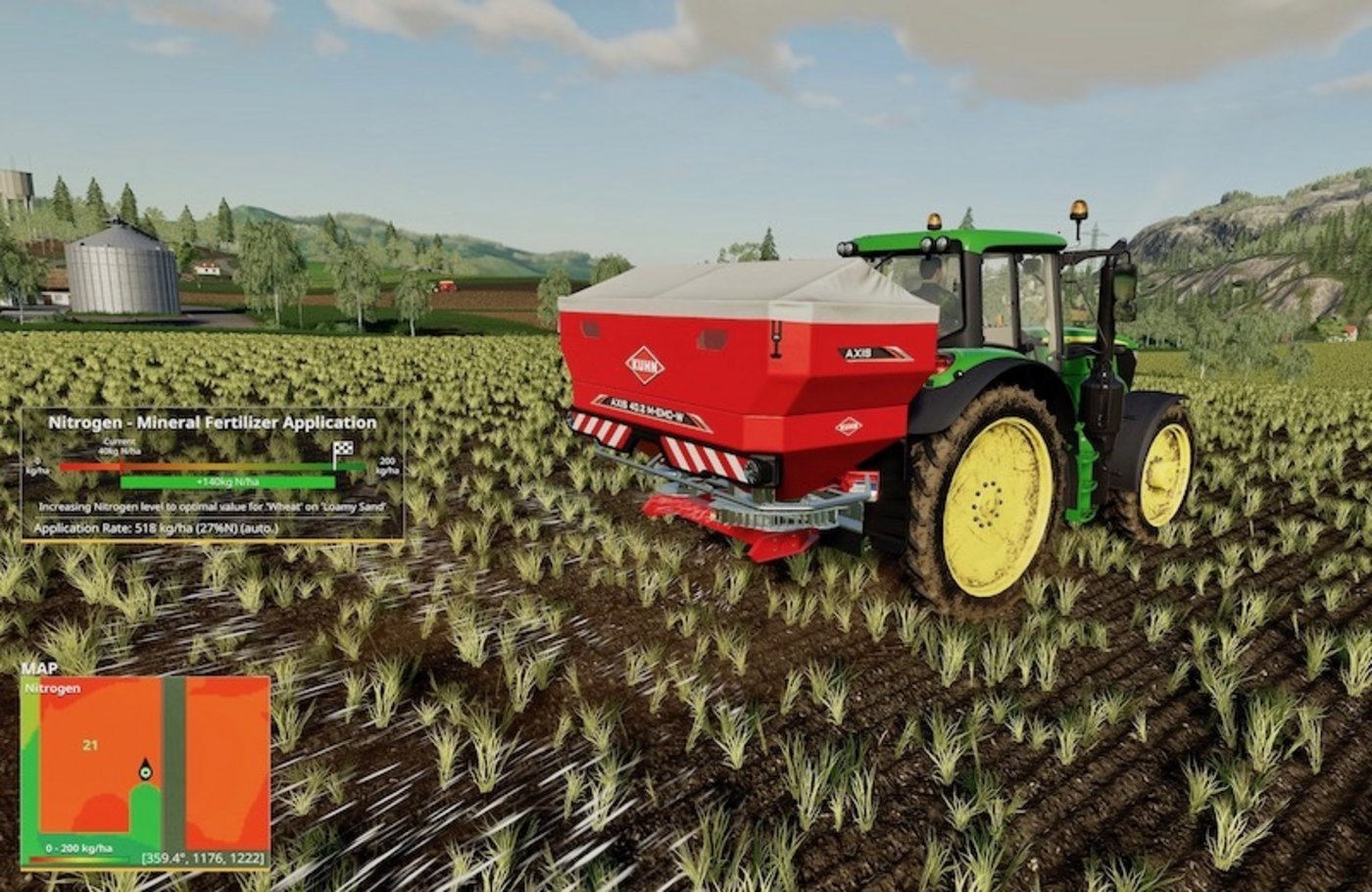1372x892 pixels.
Task: Click the 0 kg/ha scale marker
Action: 36,467
